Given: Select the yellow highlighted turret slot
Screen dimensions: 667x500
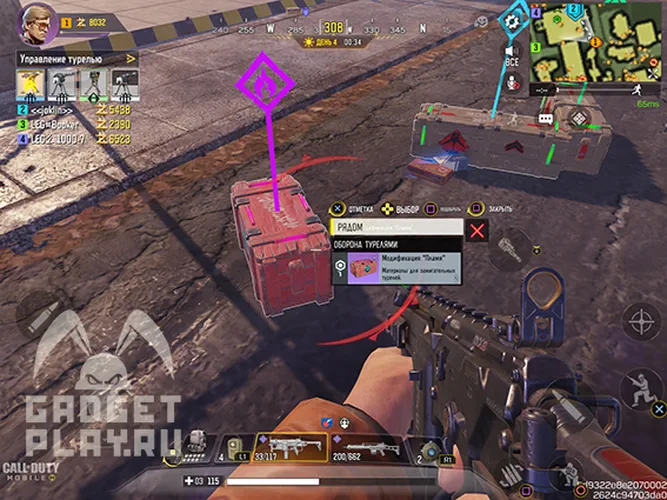Looking at the screenshot, I should tap(31, 86).
